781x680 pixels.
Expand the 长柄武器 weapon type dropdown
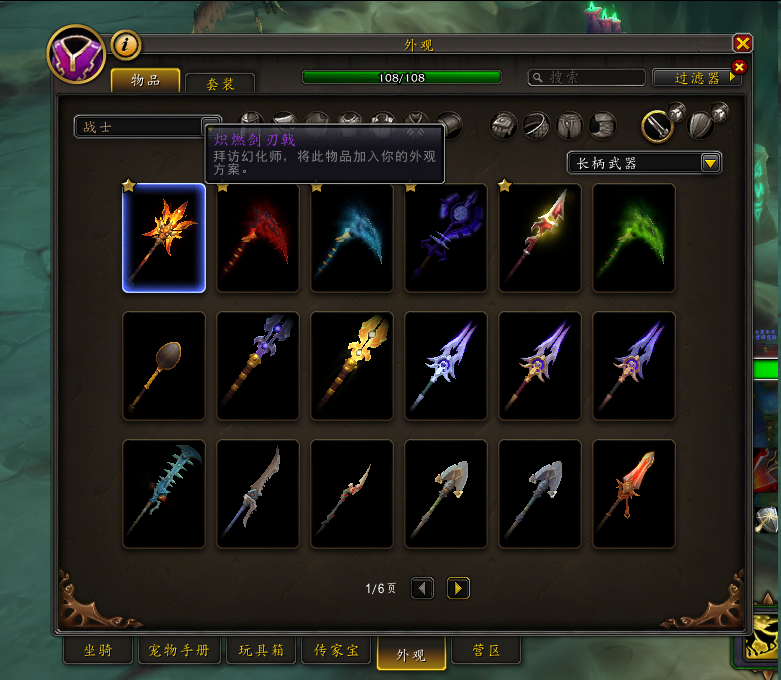(x=644, y=163)
